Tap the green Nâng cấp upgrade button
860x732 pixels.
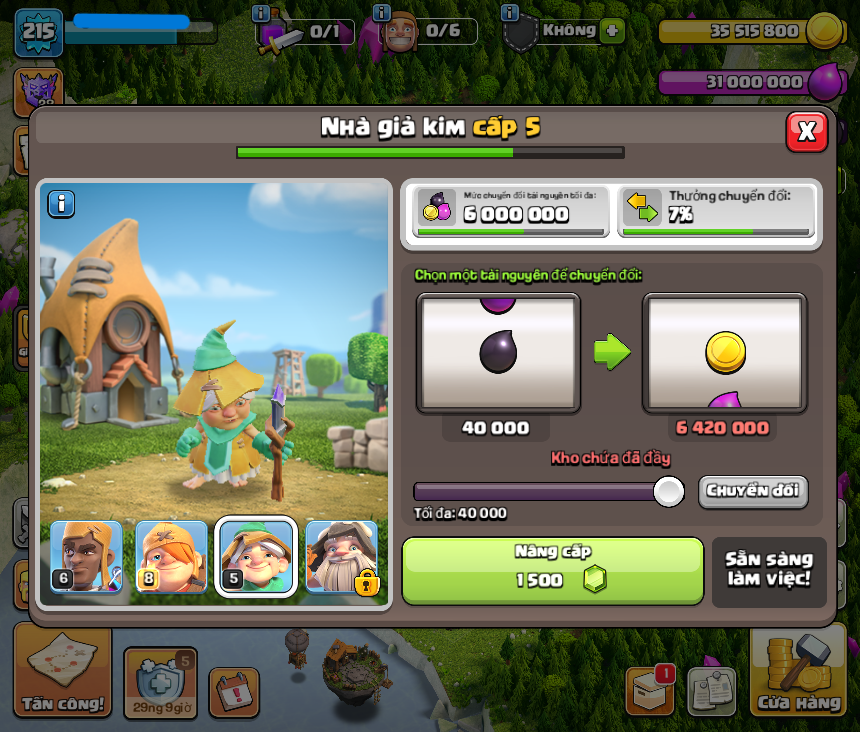553,571
